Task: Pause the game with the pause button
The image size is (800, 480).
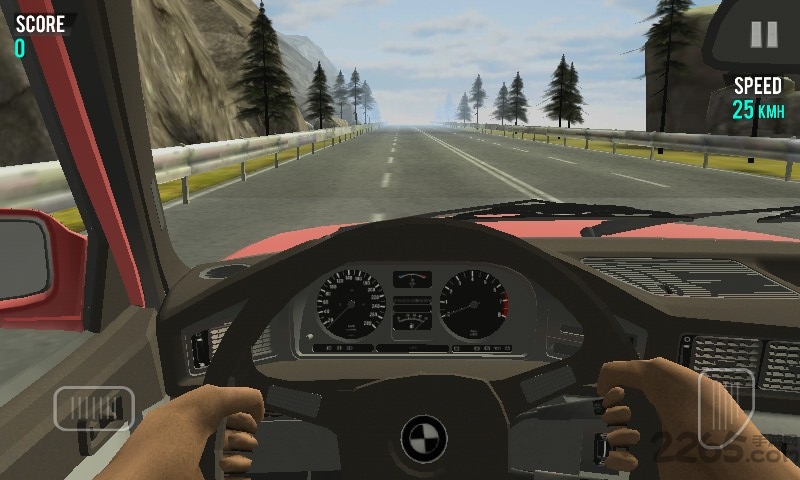Action: pos(764,35)
